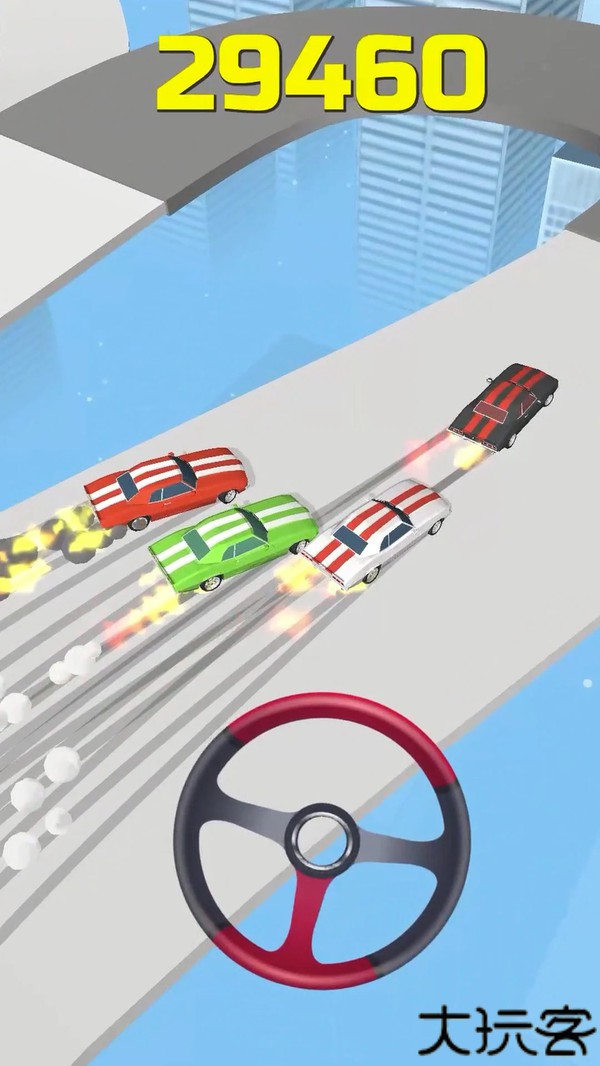Image resolution: width=600 pixels, height=1066 pixels.
Task: Tap the red and black steering wheel
Action: [x=322, y=842]
